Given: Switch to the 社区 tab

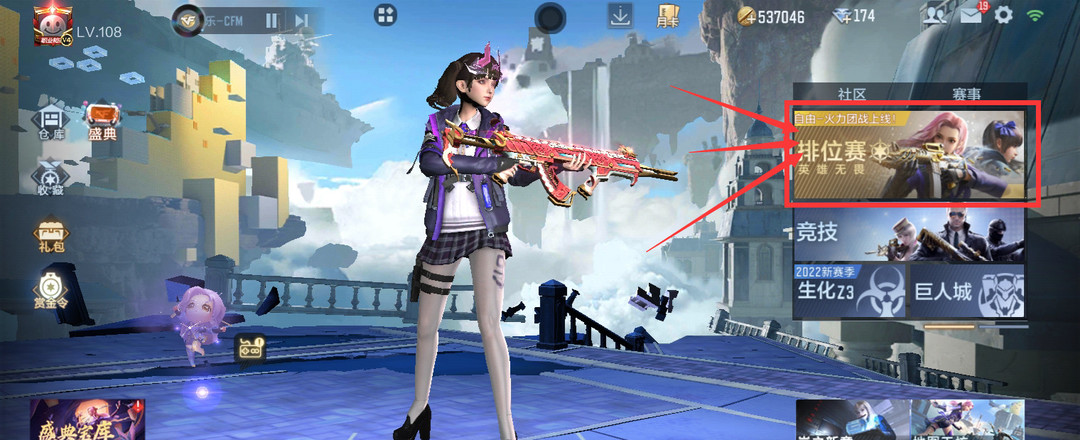Looking at the screenshot, I should (x=851, y=93).
